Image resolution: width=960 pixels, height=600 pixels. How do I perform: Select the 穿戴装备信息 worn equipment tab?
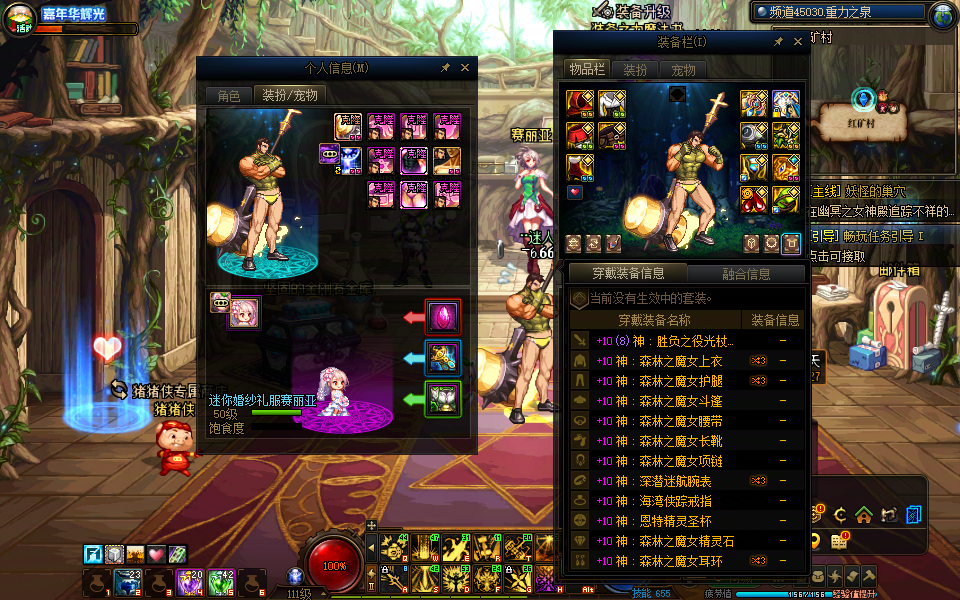[x=626, y=273]
